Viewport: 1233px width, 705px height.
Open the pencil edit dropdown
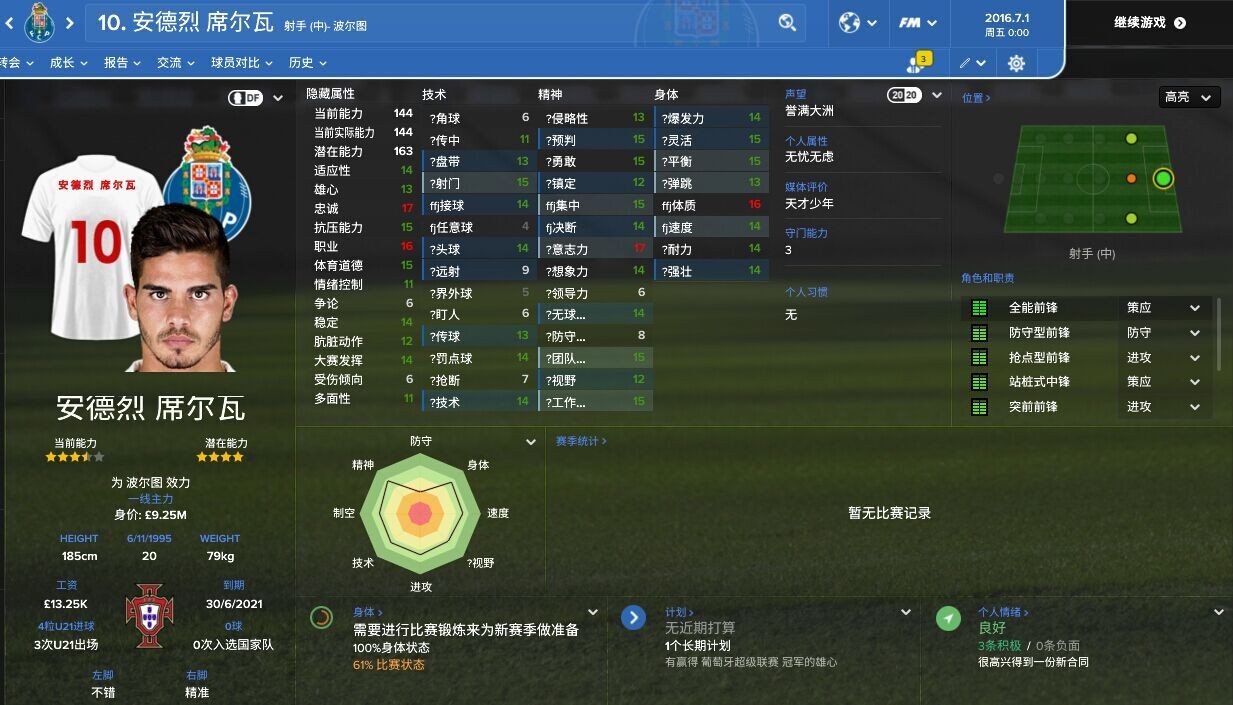(972, 63)
